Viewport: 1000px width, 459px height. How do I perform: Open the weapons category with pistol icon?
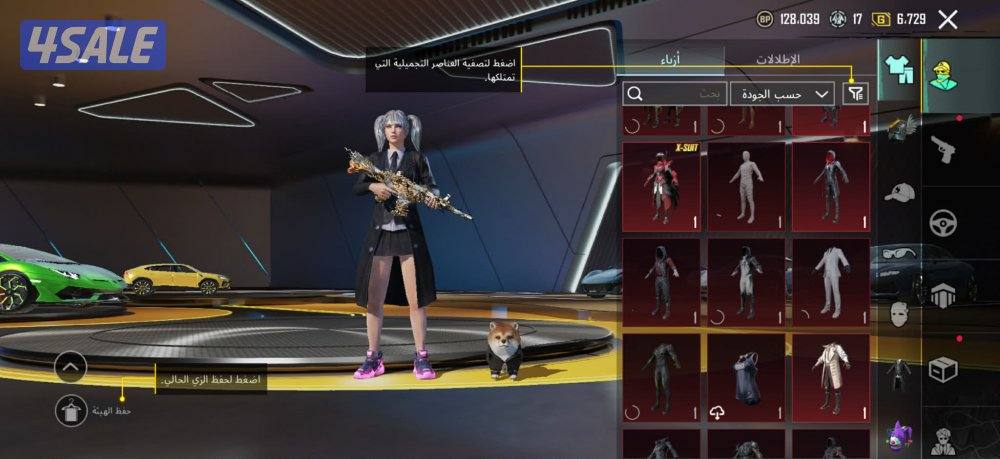(x=943, y=150)
